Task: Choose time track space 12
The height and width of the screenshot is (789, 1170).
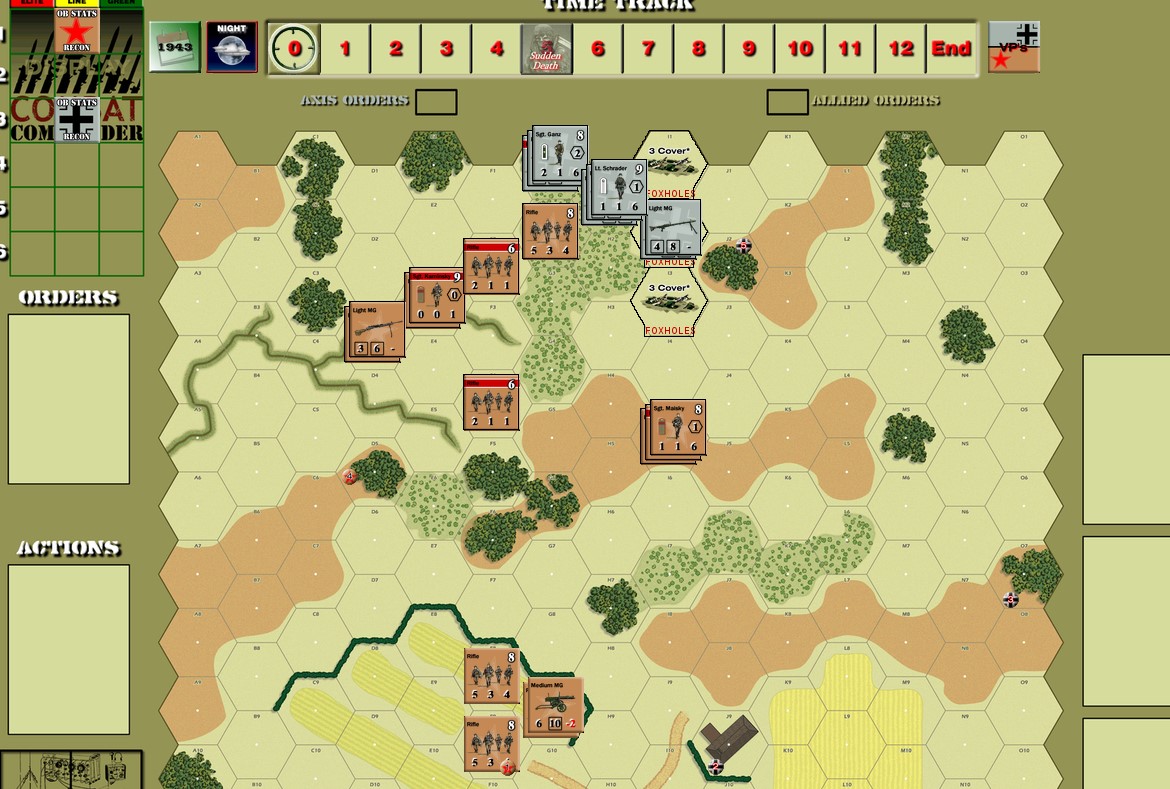Action: click(x=901, y=48)
